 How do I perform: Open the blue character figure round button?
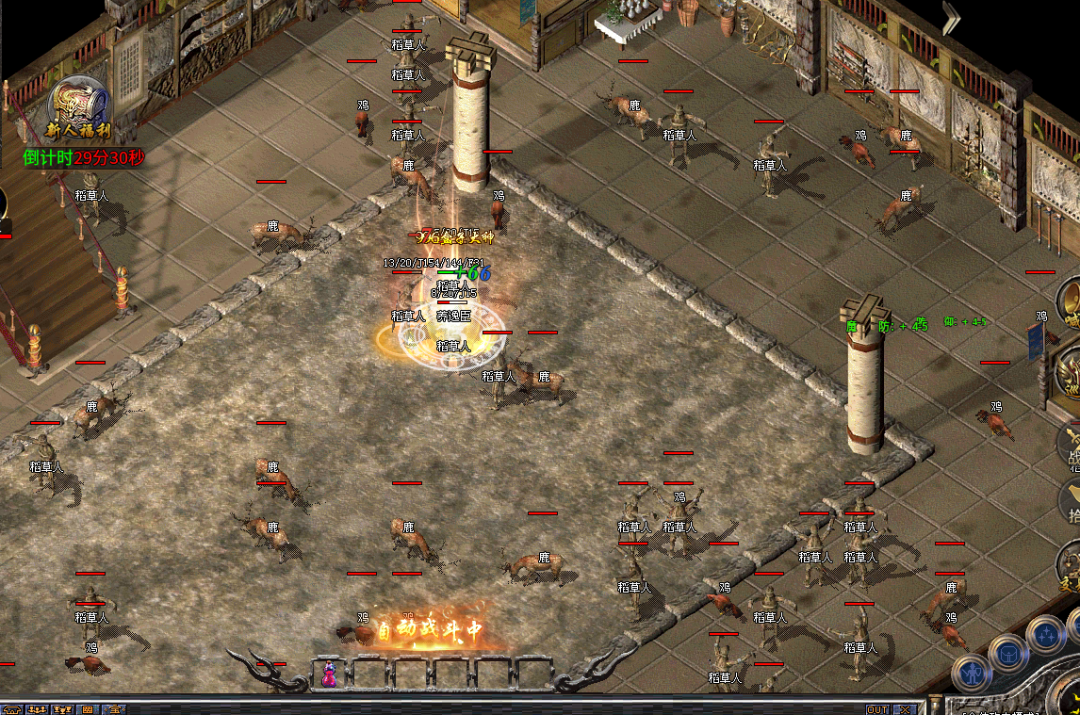pos(970,674)
